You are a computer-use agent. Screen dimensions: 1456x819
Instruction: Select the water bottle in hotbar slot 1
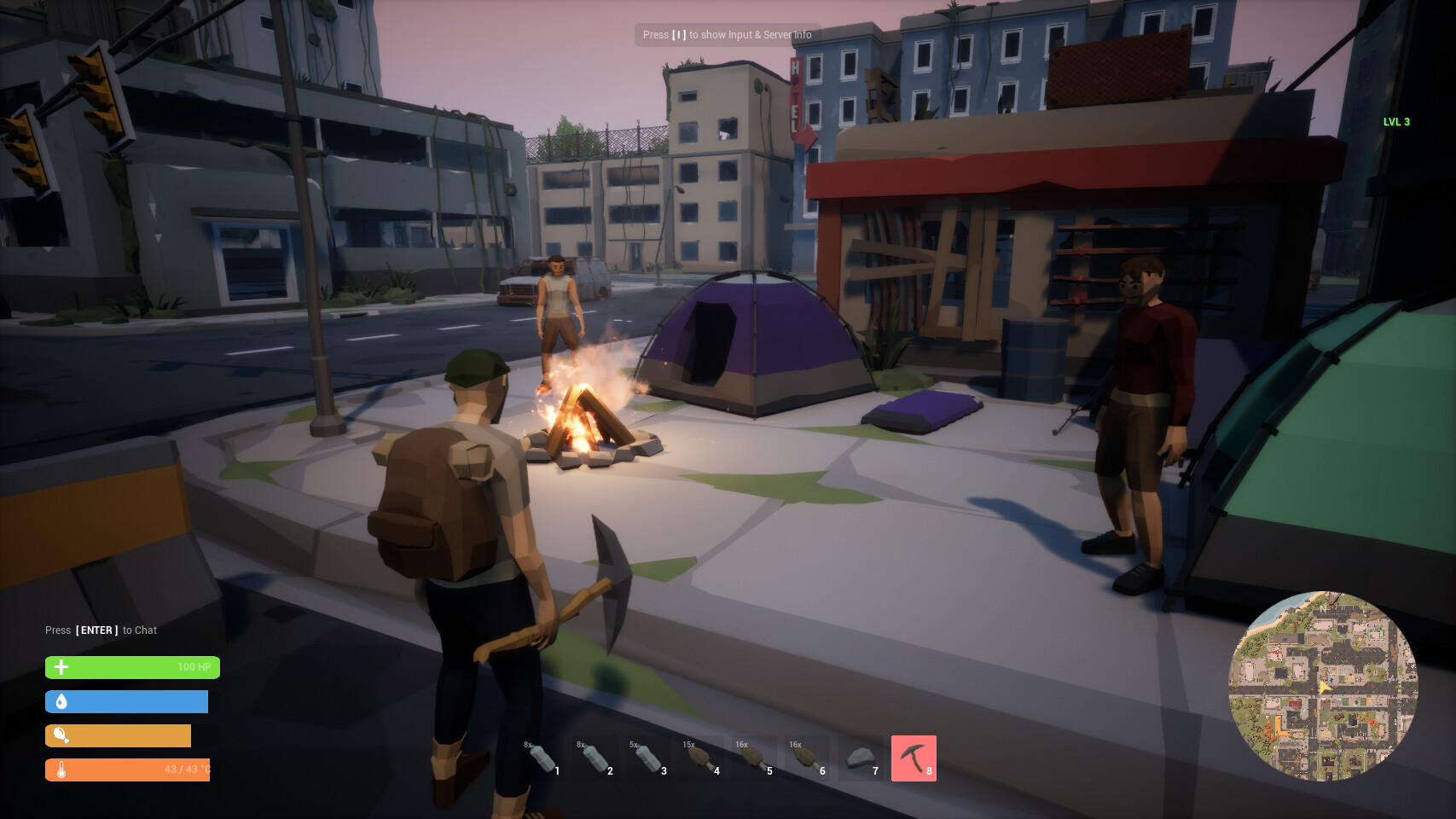point(543,758)
